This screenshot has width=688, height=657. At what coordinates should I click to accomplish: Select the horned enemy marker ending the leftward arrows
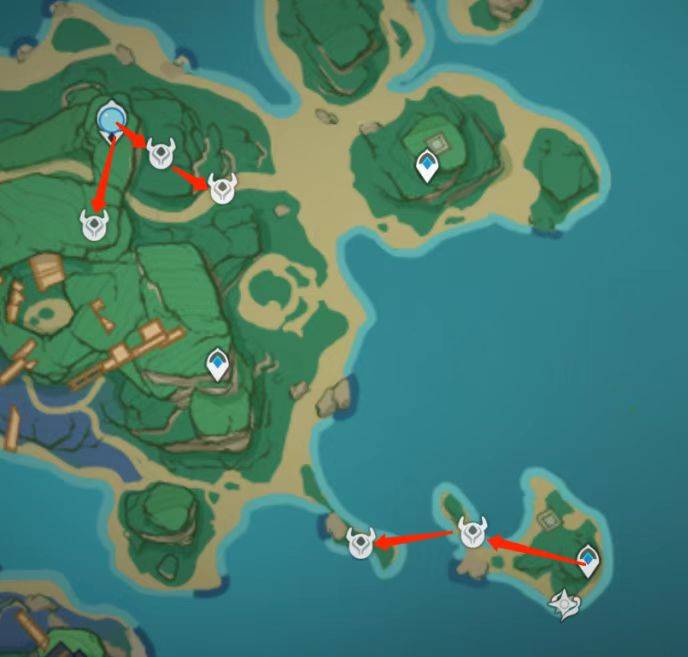(x=360, y=542)
